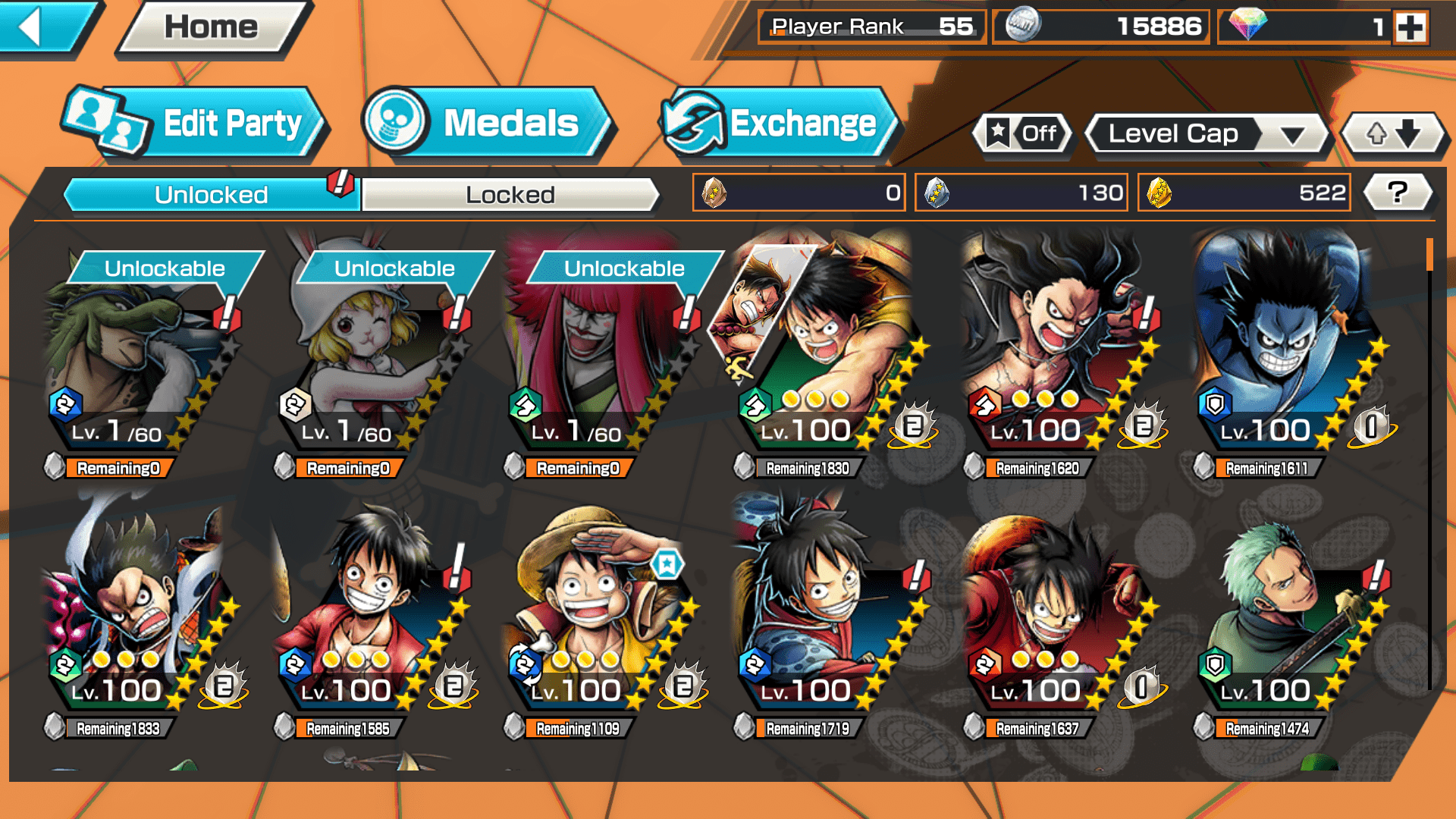Open the question mark help

coord(1397,193)
